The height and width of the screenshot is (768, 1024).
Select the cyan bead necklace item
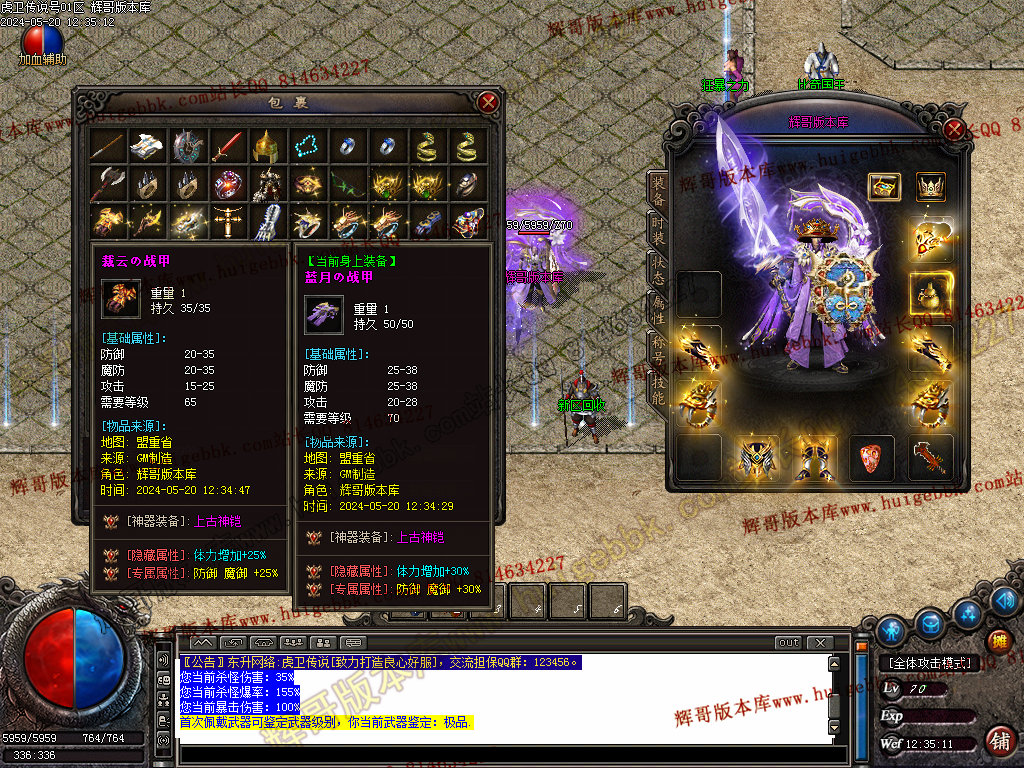pos(305,147)
